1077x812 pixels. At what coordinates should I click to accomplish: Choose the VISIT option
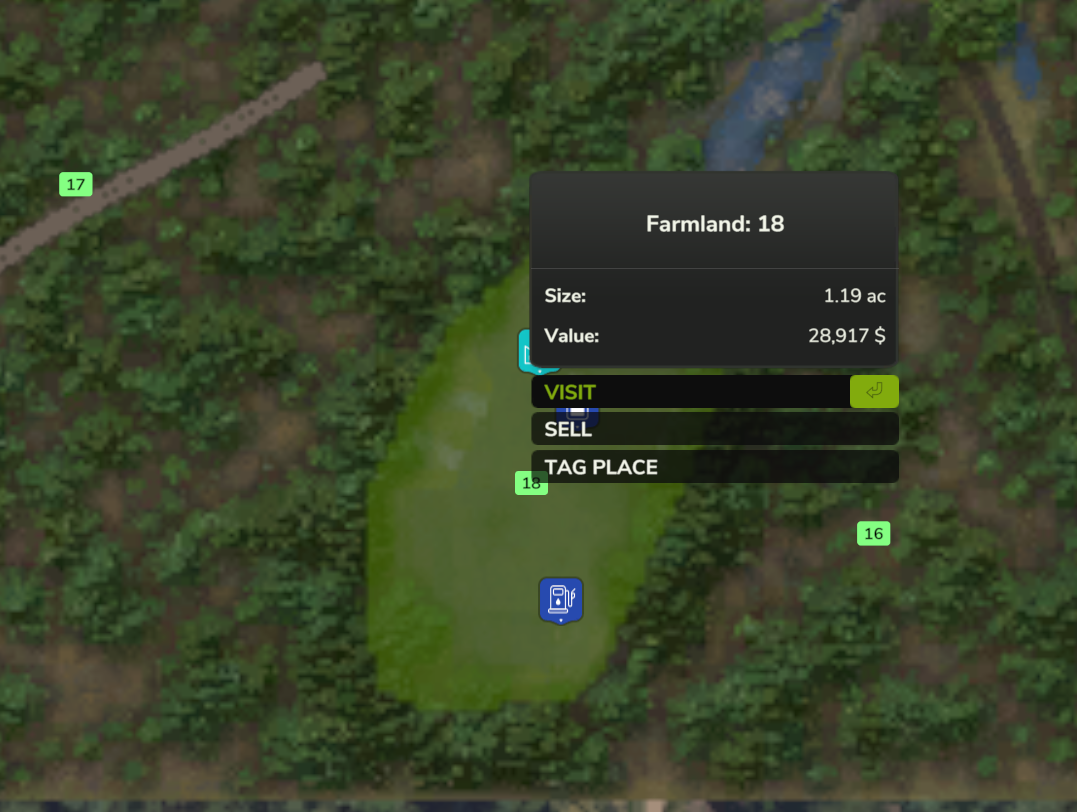(x=690, y=392)
